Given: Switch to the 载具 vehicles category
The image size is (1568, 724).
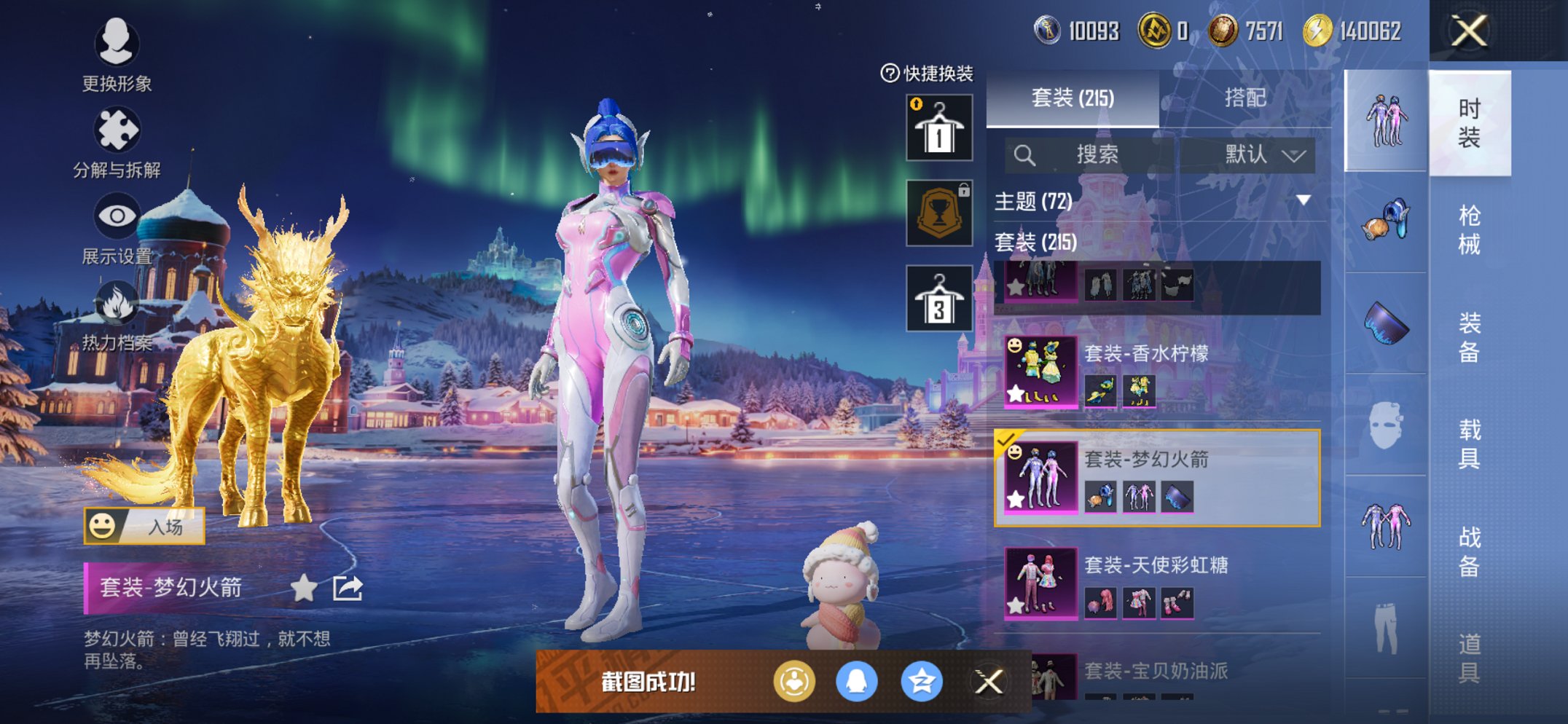Looking at the screenshot, I should [1469, 444].
